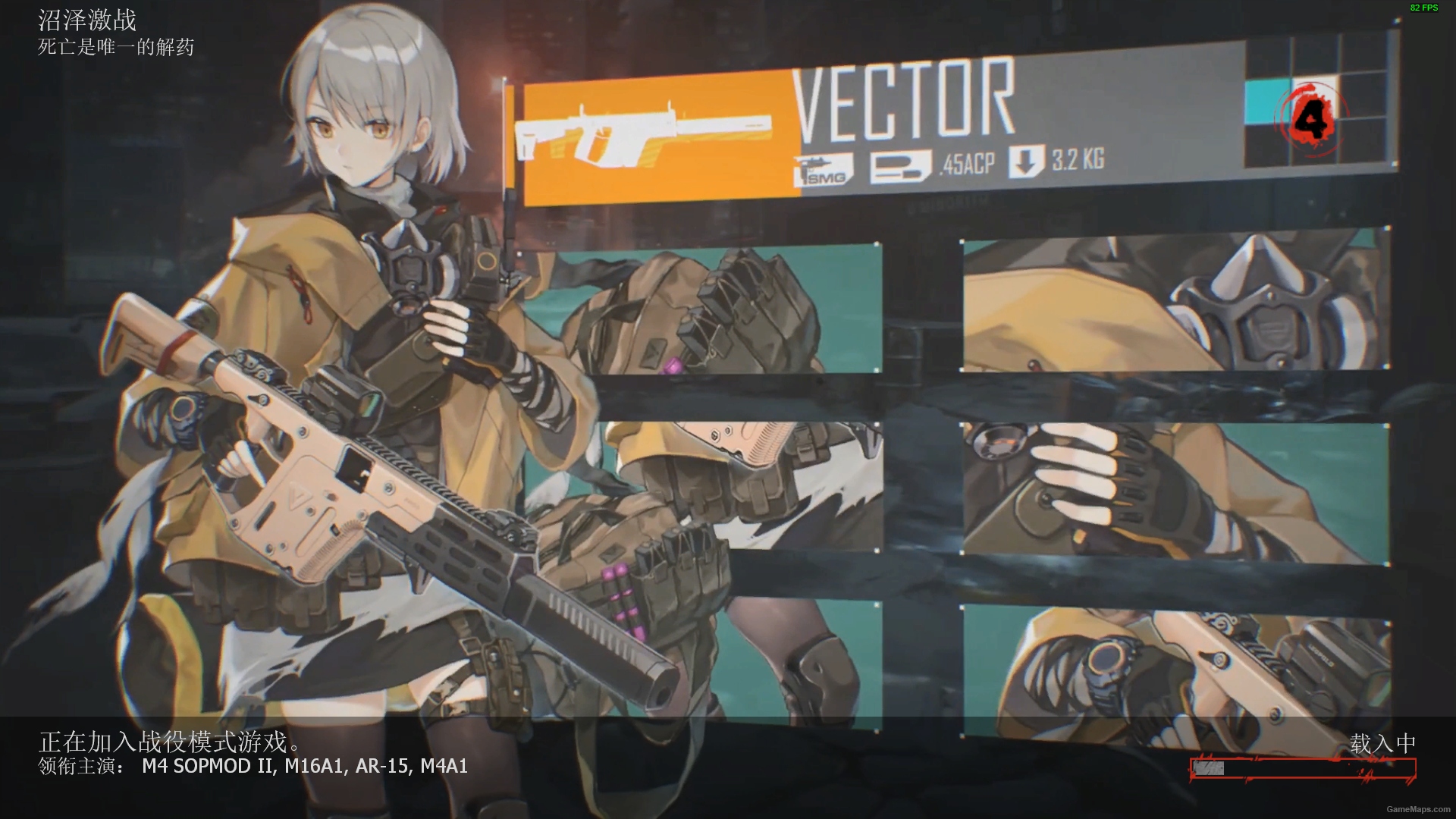Open the 死亡是唯一的解药 subtitle entry
The image size is (1456, 819).
pyautogui.click(x=114, y=49)
